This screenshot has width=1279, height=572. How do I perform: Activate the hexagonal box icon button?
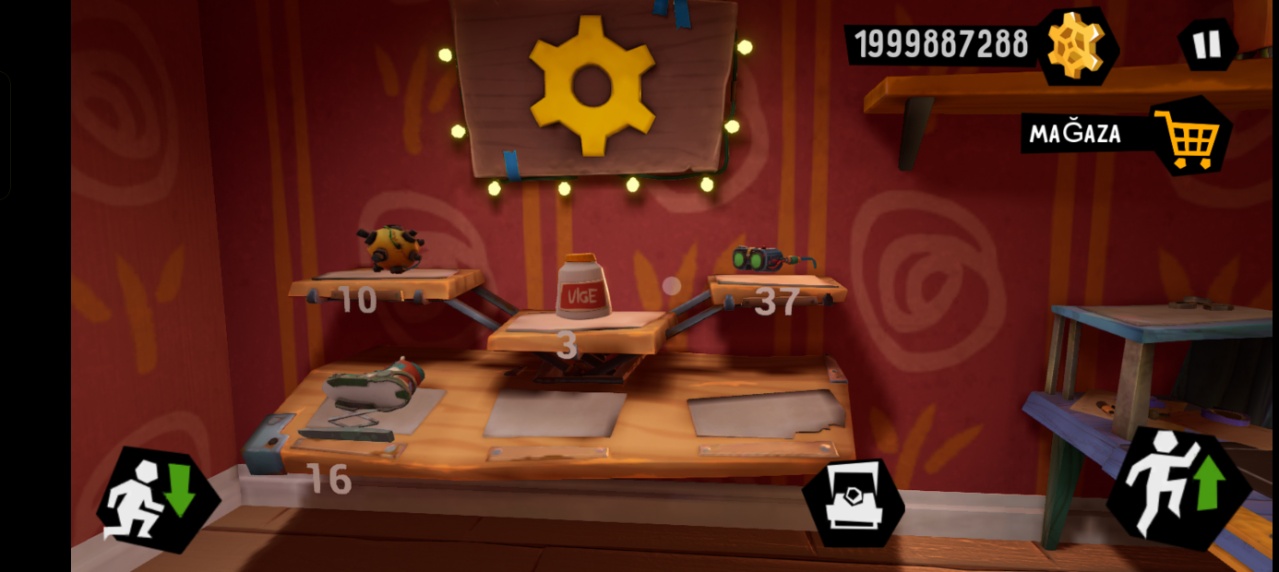853,504
